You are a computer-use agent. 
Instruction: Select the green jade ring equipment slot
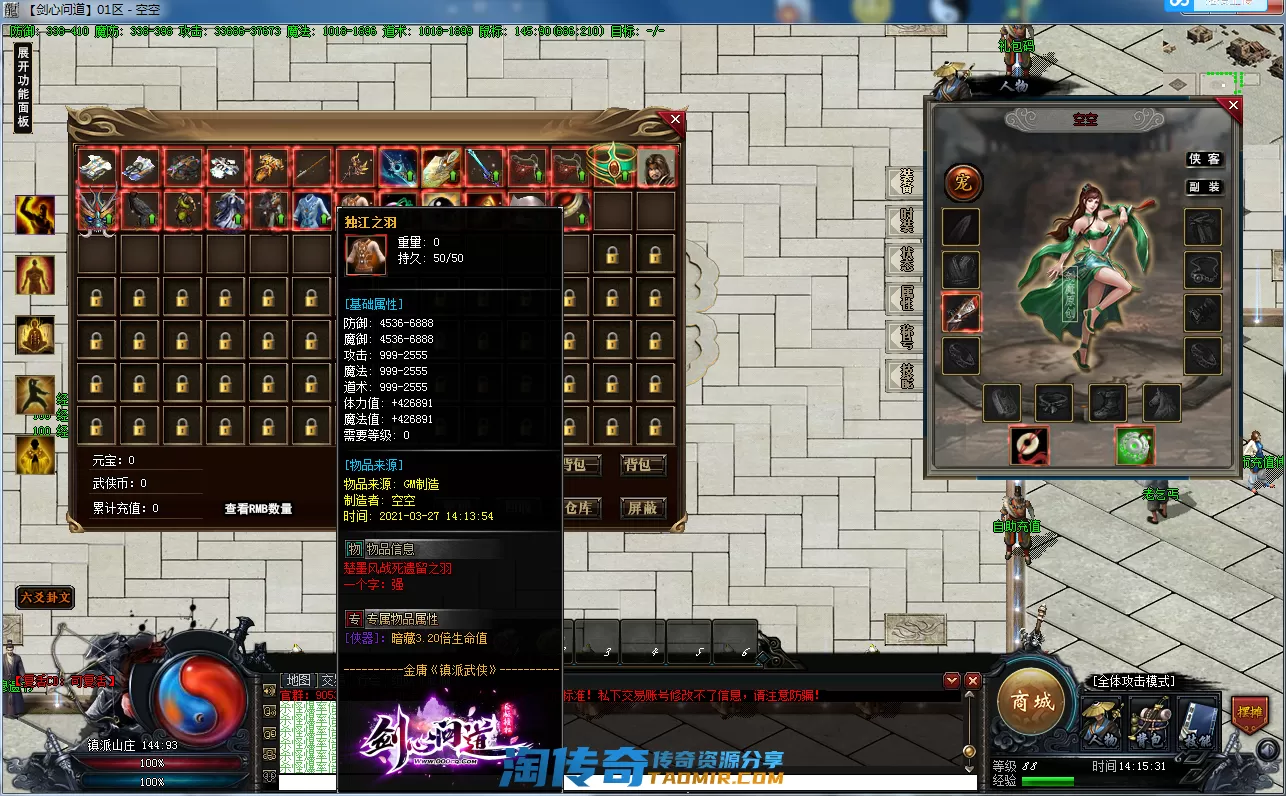coord(1135,445)
